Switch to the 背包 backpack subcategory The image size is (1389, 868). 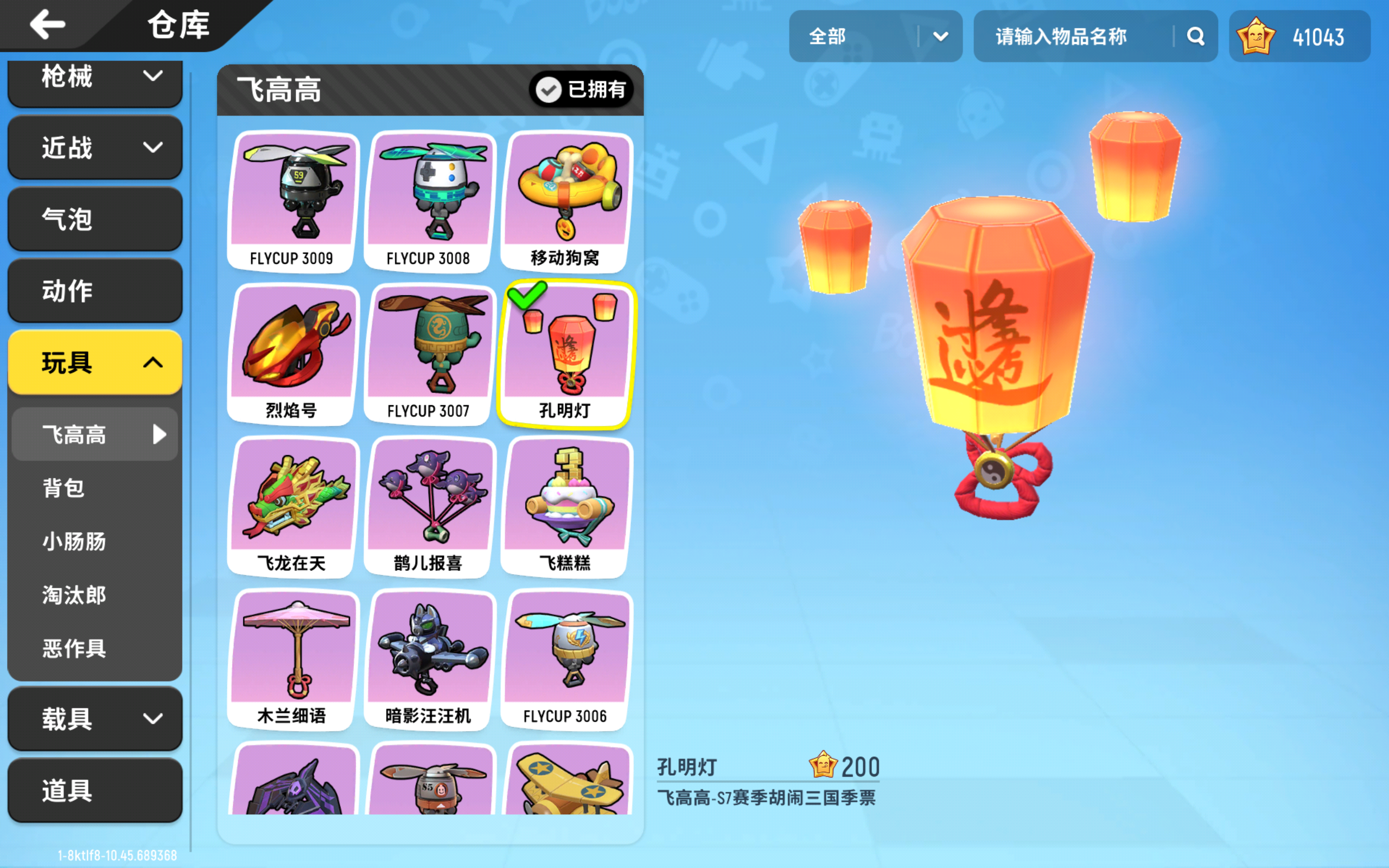[x=94, y=487]
